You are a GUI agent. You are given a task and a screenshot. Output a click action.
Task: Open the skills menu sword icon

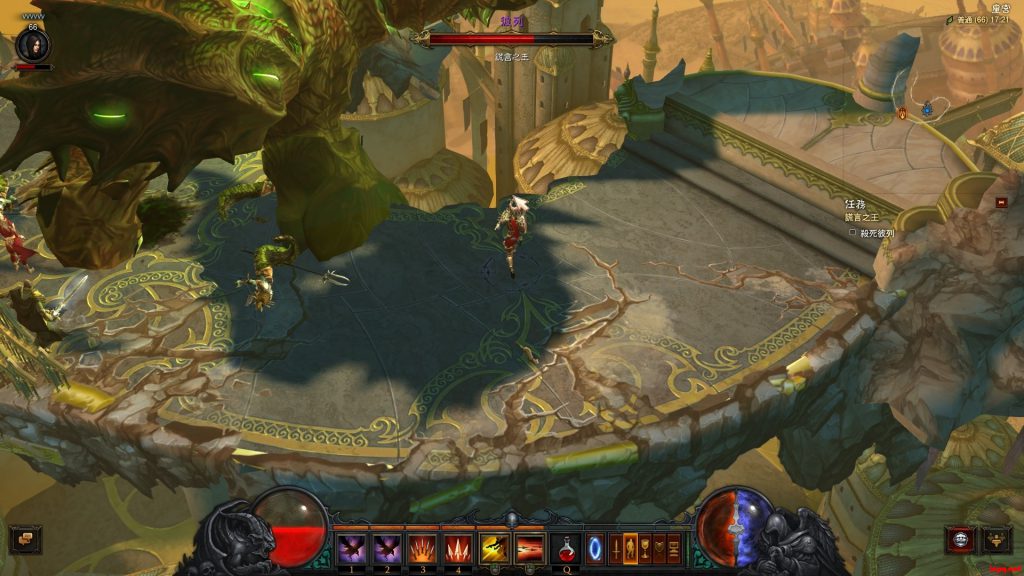tap(615, 548)
